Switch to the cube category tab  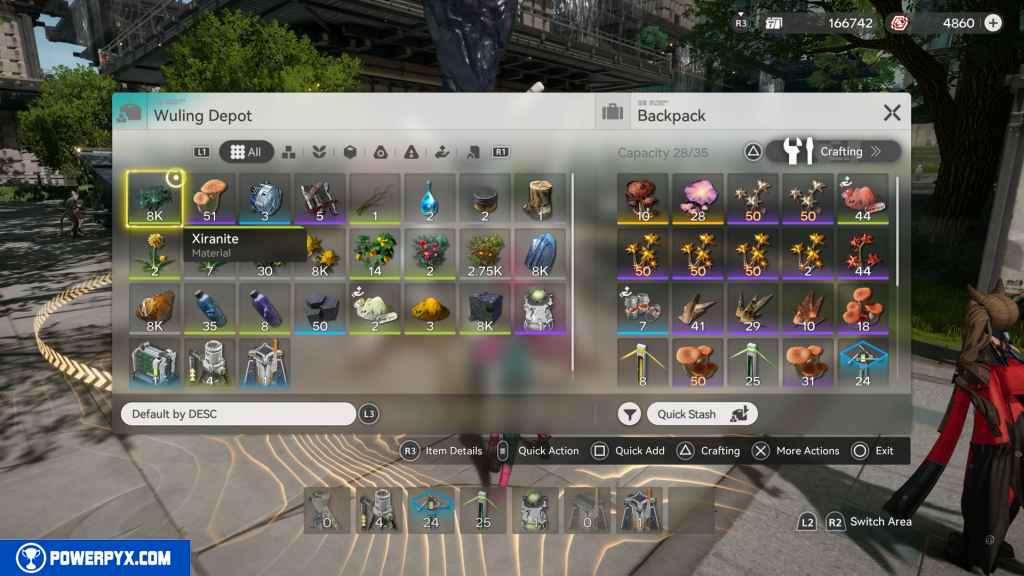(x=350, y=152)
